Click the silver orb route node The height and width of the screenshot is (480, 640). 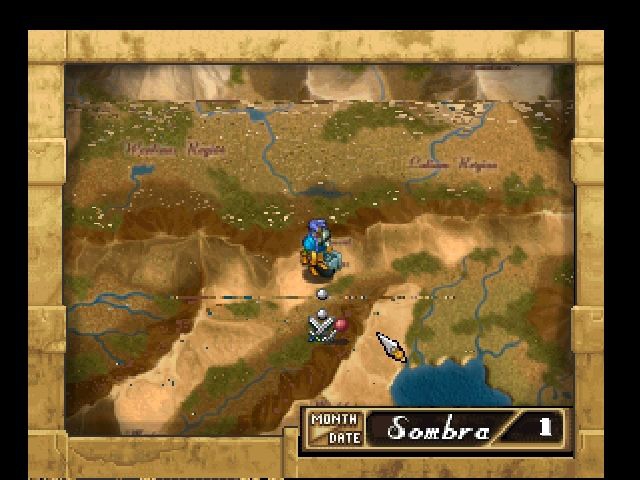[322, 294]
